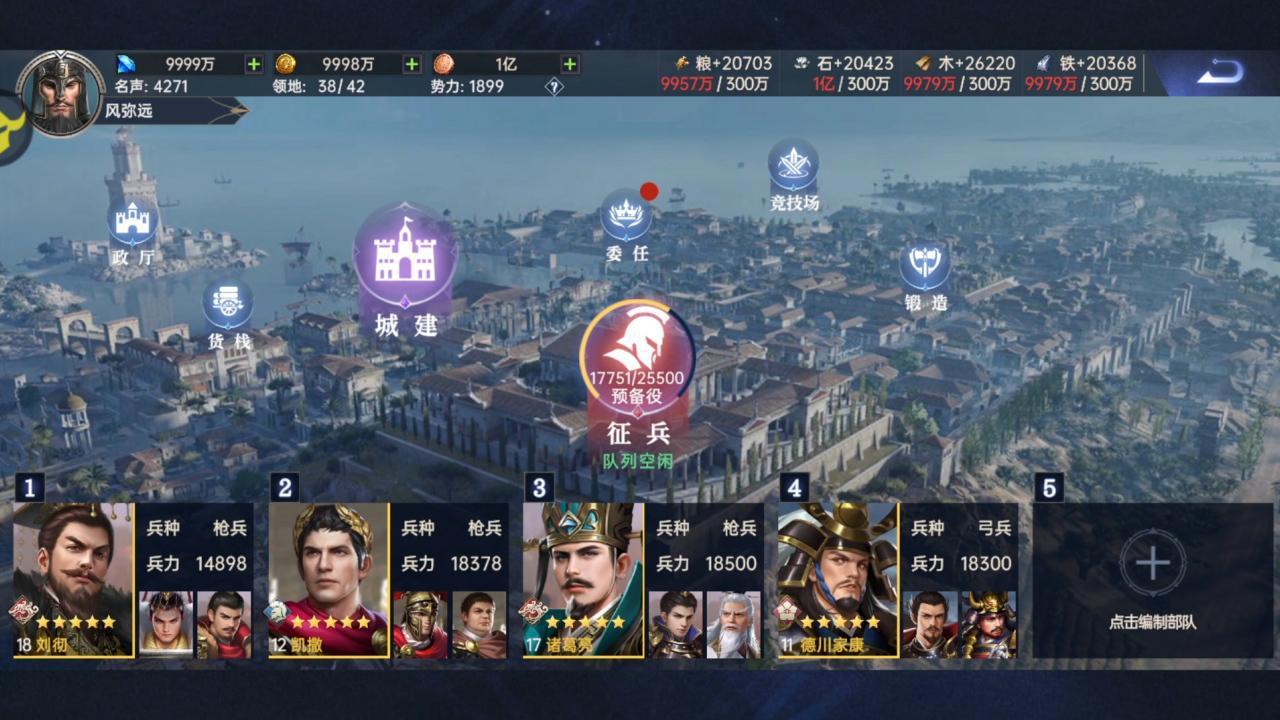Screen dimensions: 1280x720
Task: Select the 凯撒 army card
Action: click(x=328, y=580)
